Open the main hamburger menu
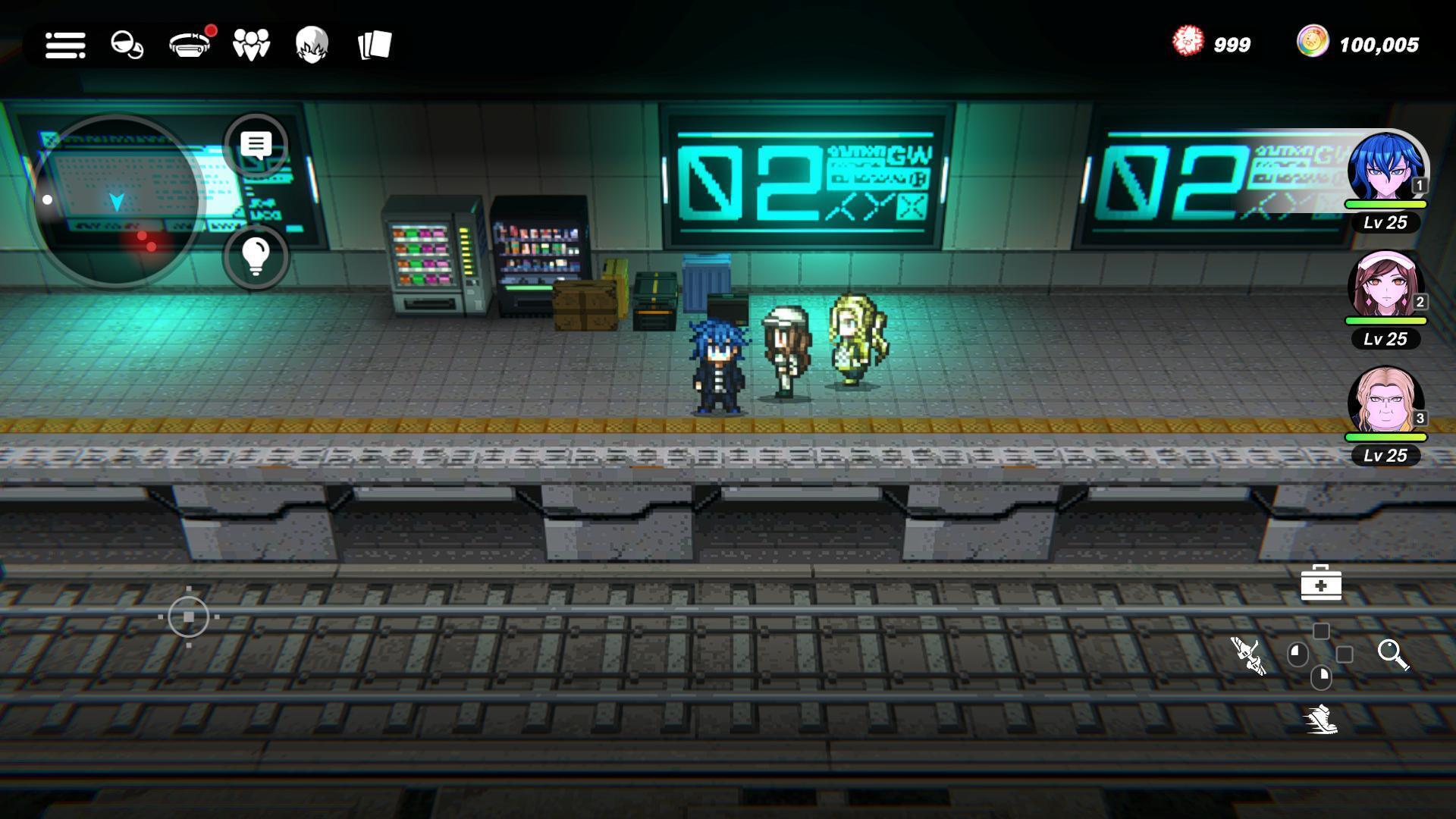Screen dimensions: 1456x819 pyautogui.click(x=65, y=45)
